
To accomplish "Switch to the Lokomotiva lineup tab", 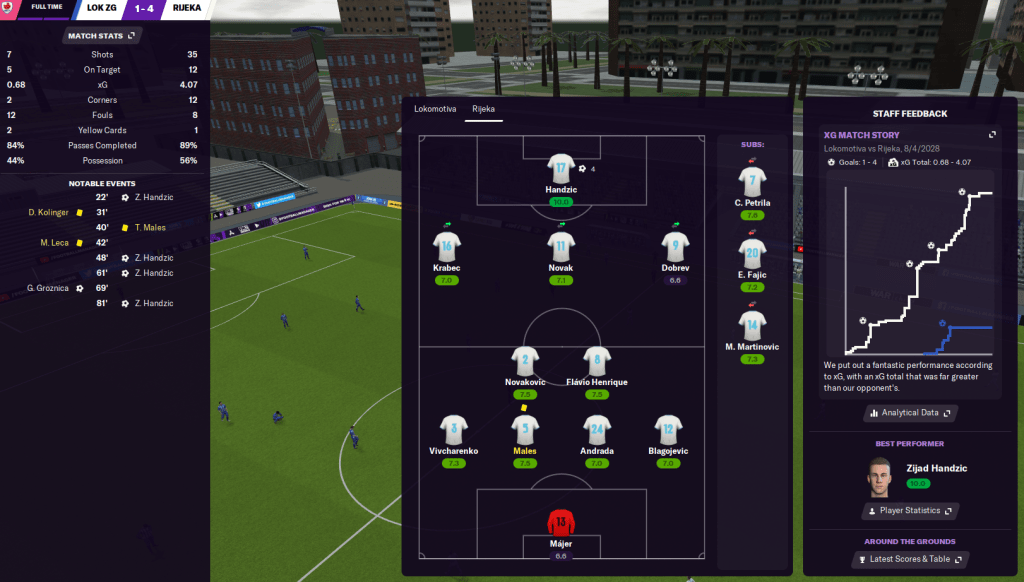I will pos(435,108).
